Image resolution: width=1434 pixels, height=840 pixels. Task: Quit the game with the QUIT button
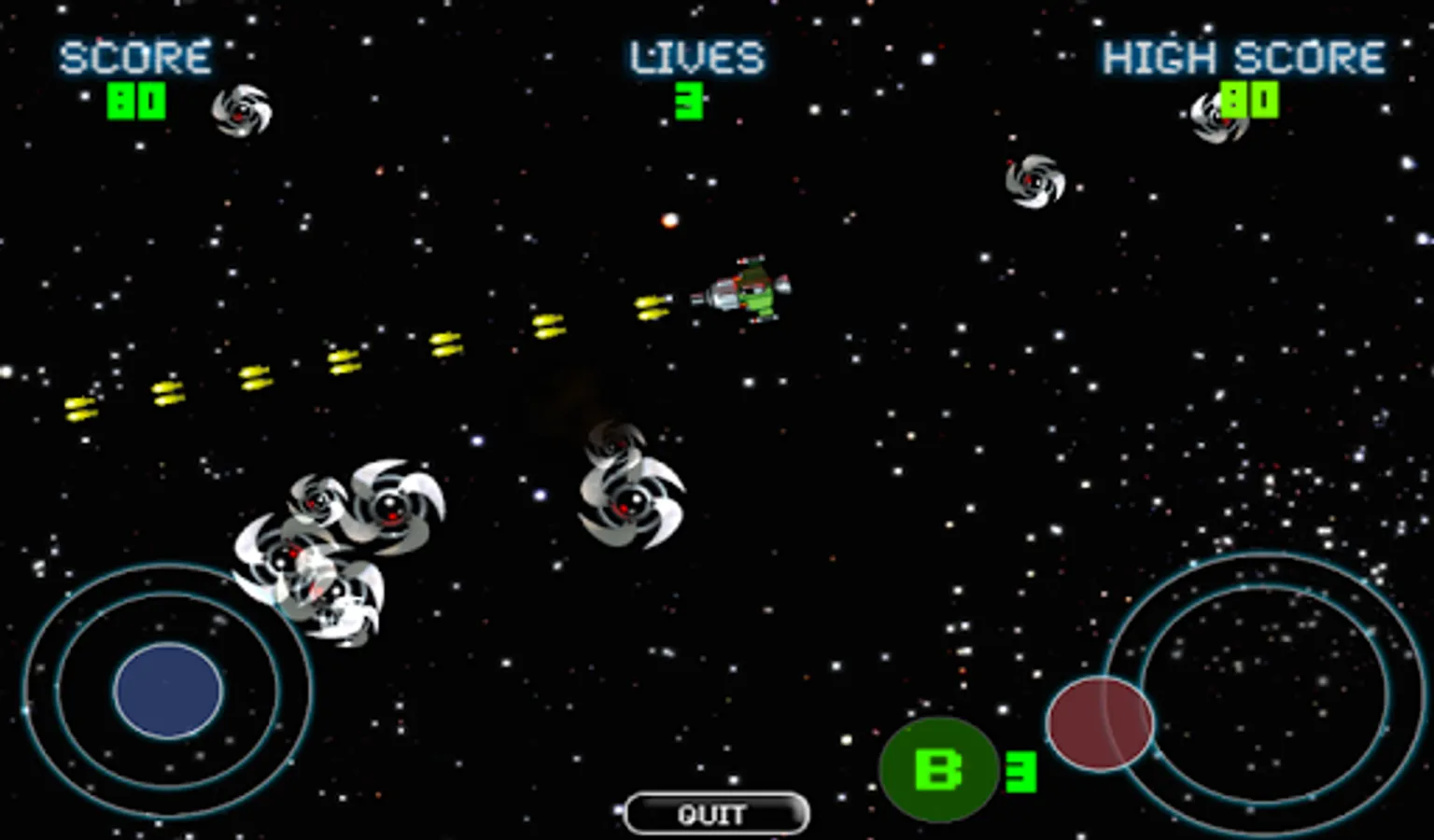[x=715, y=814]
